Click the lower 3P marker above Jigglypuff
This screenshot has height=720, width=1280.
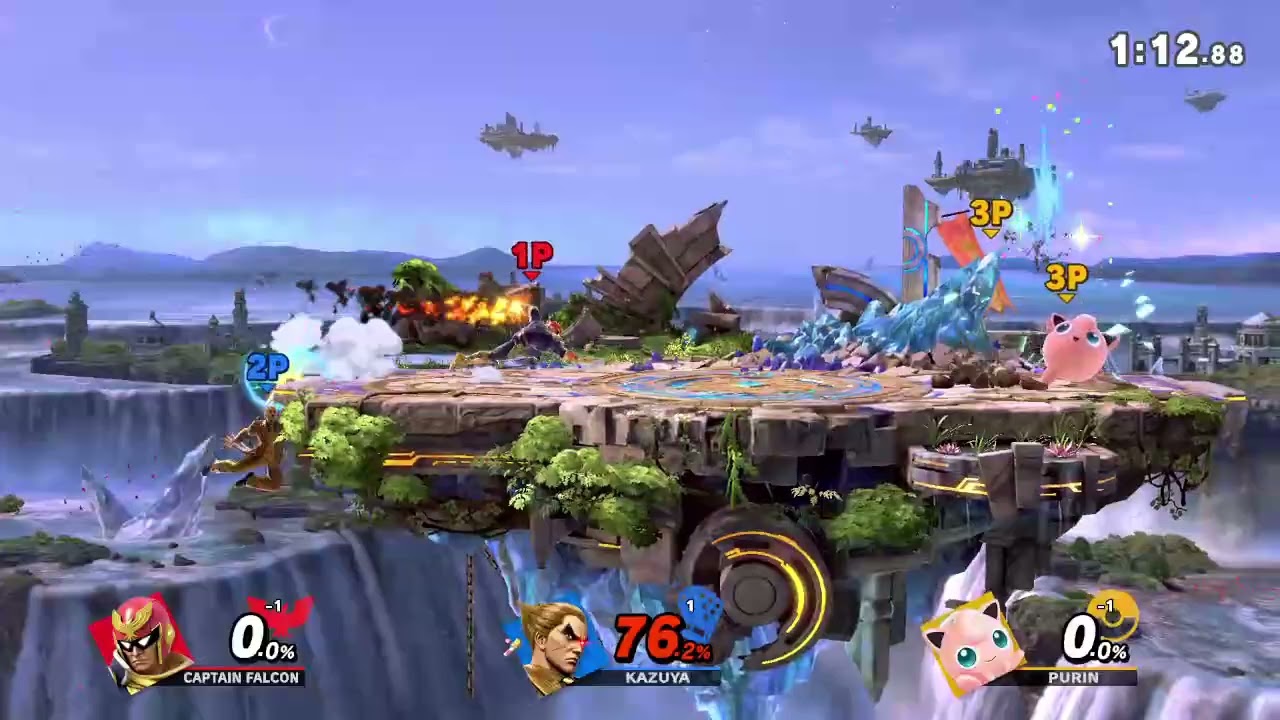point(1066,276)
